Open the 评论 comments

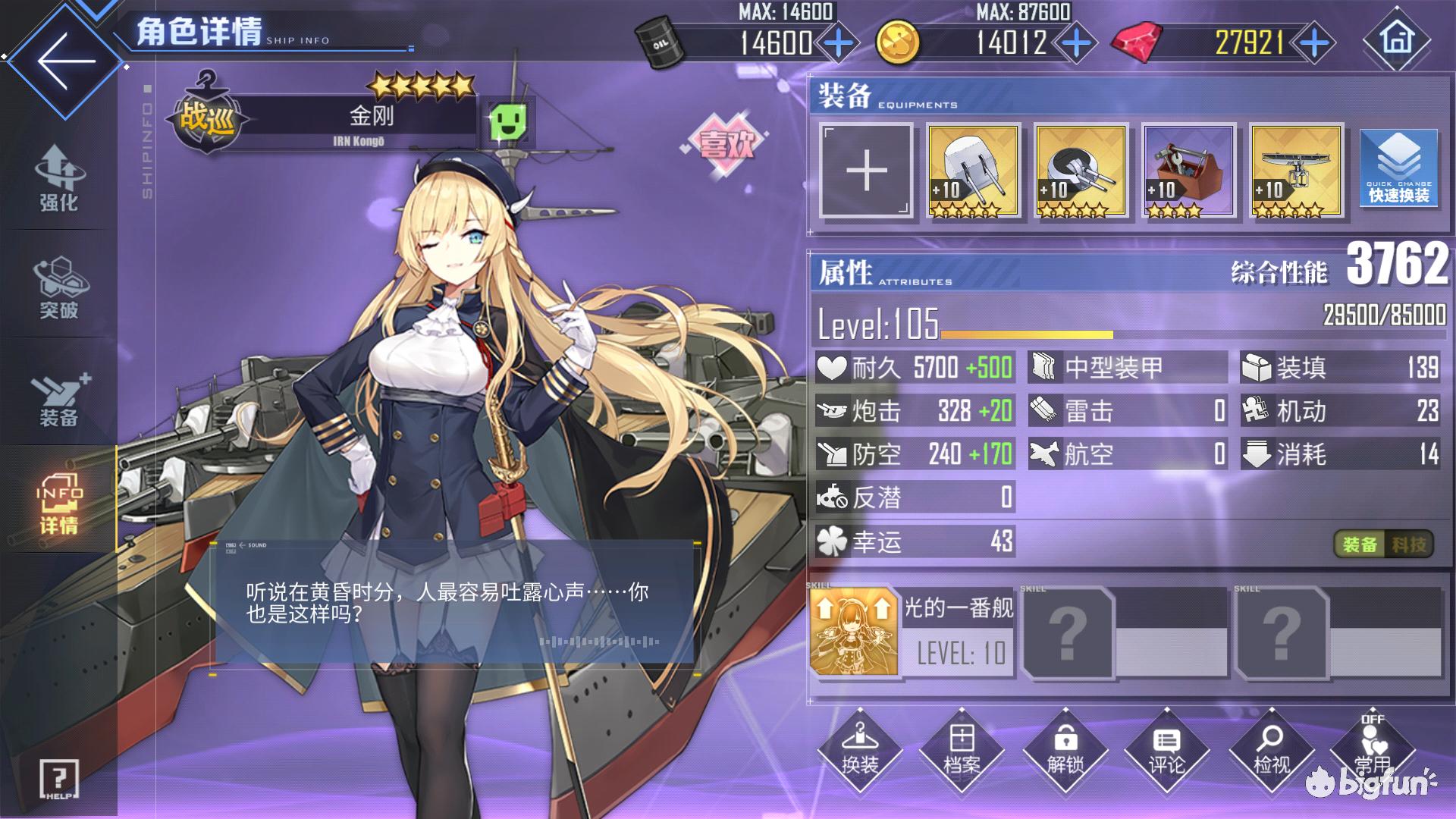coord(1166,751)
